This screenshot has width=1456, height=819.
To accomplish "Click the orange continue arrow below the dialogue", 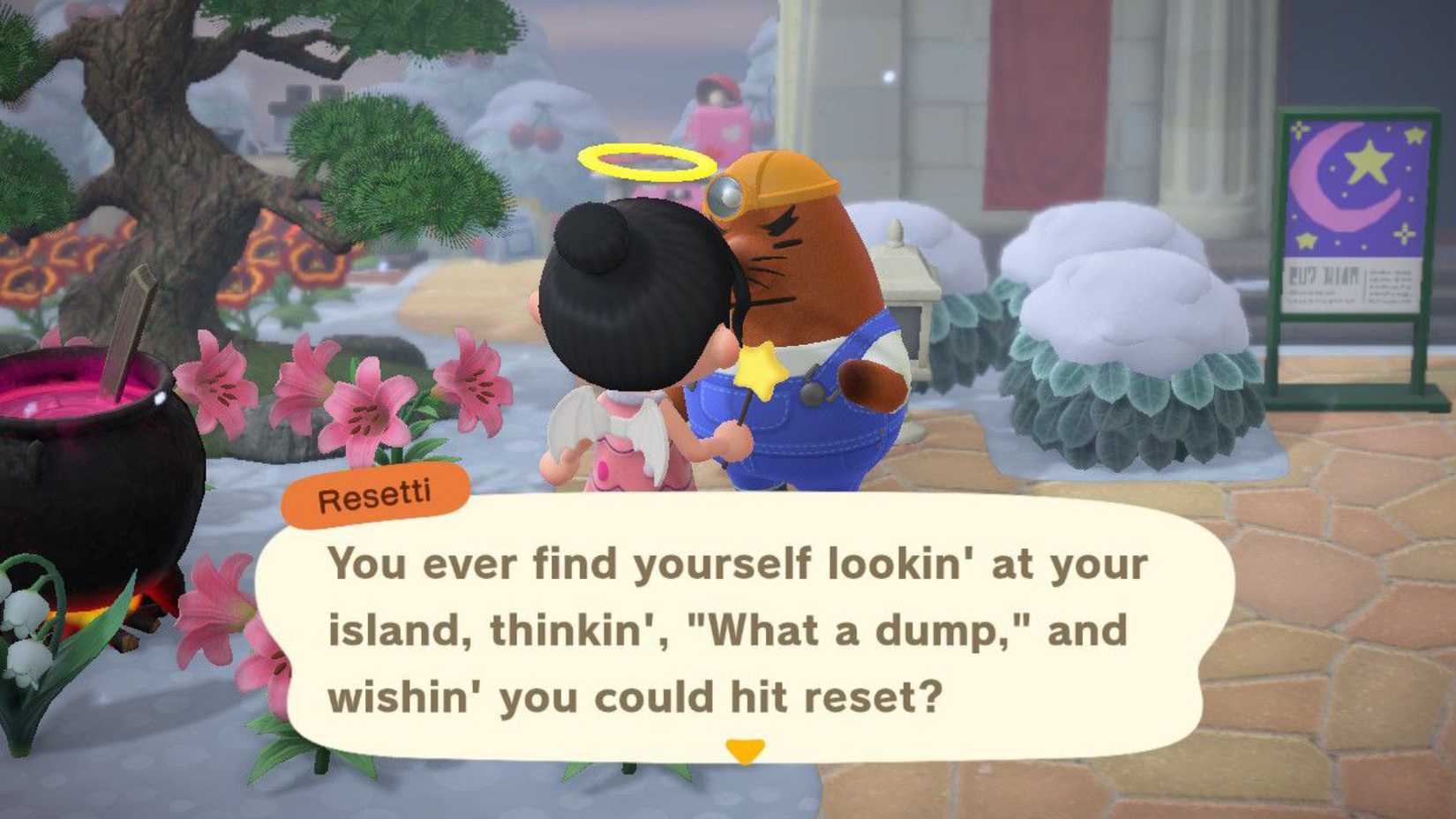I will (x=744, y=746).
